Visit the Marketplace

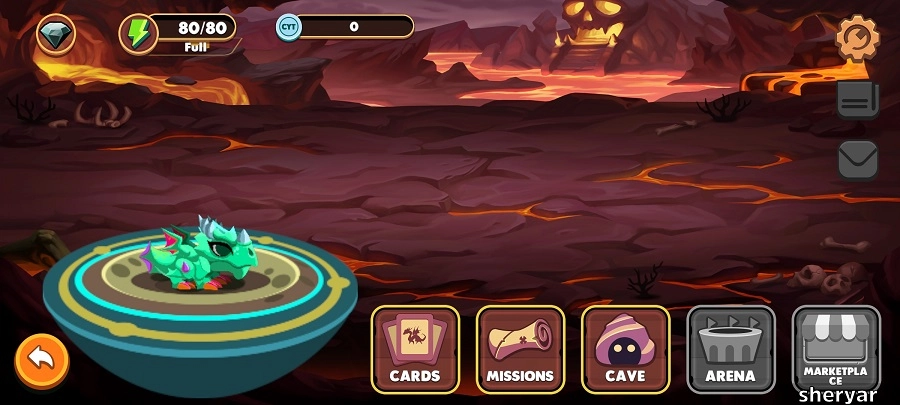pyautogui.click(x=836, y=348)
